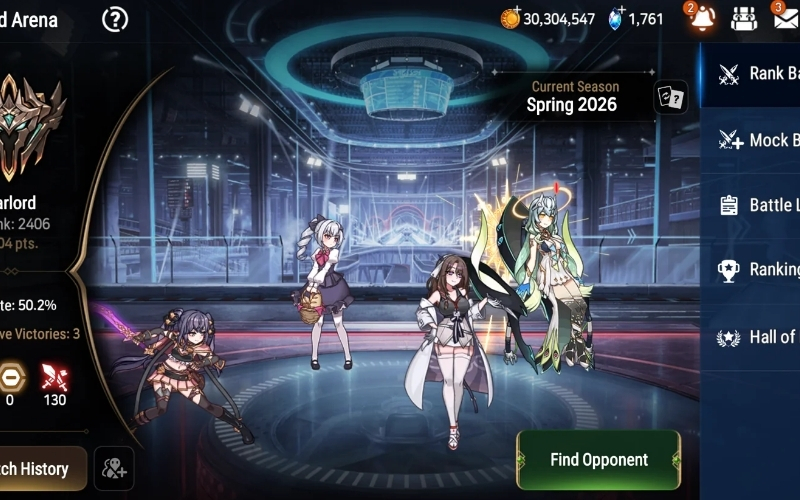Open the Hall of Fame entry
The image size is (800, 500).
pyautogui.click(x=760, y=337)
